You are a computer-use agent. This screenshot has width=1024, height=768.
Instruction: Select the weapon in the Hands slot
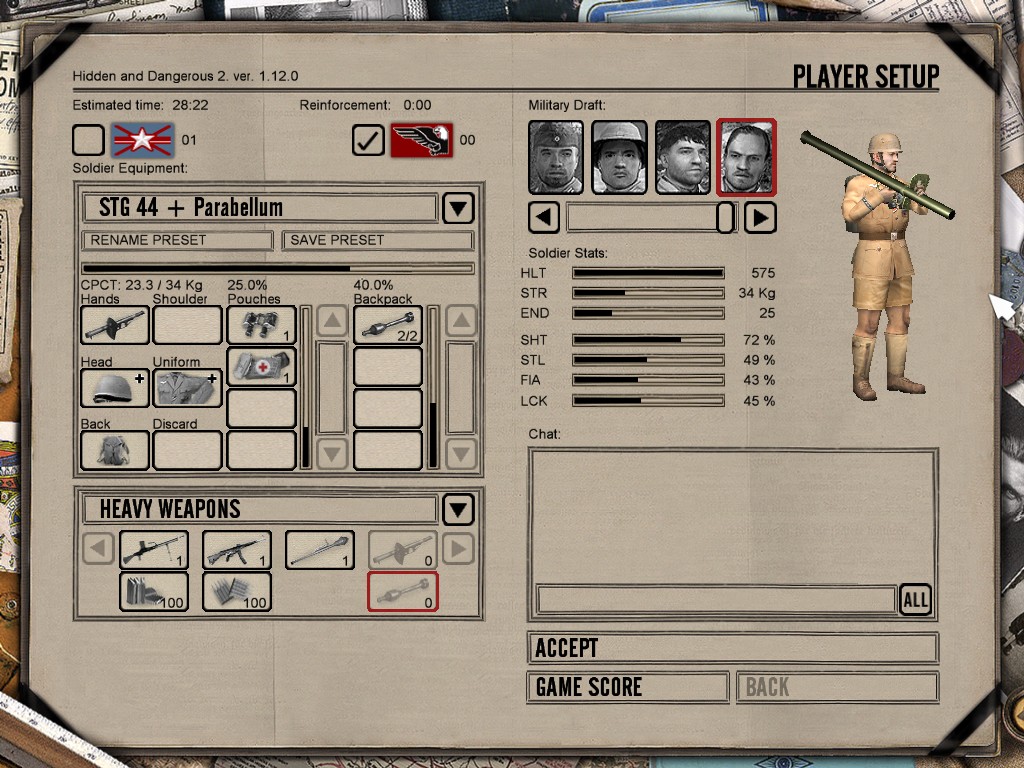click(x=114, y=325)
